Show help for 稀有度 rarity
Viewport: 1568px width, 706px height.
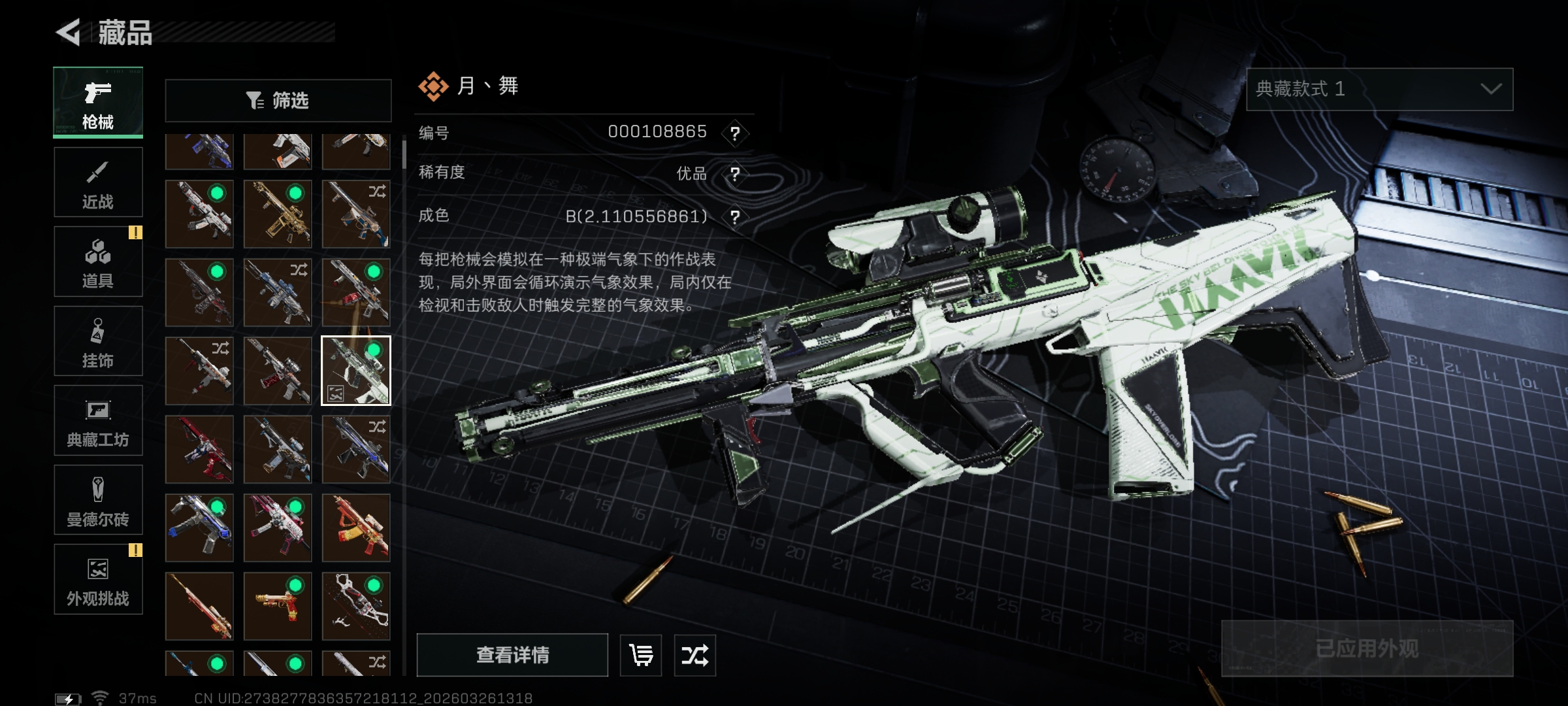click(735, 174)
